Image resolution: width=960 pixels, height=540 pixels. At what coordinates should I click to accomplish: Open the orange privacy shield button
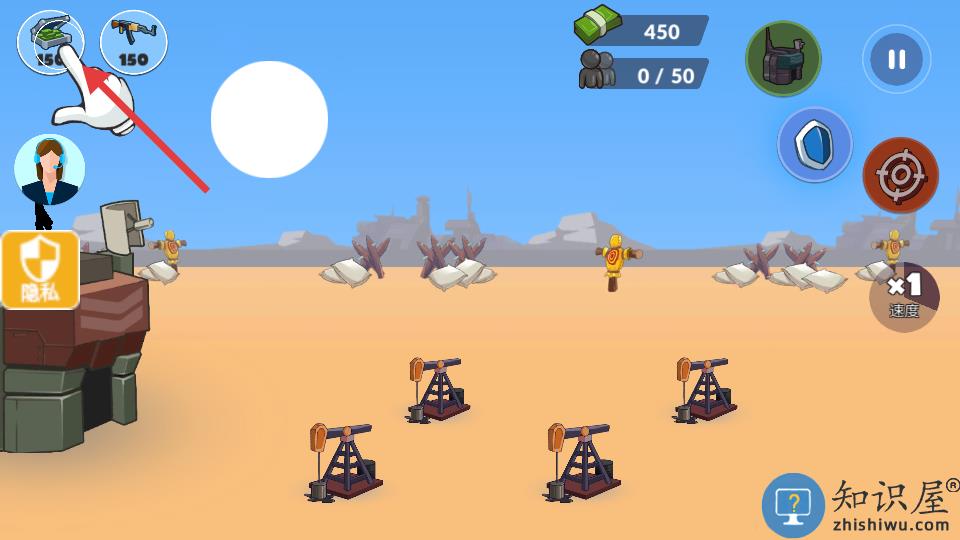(40, 270)
